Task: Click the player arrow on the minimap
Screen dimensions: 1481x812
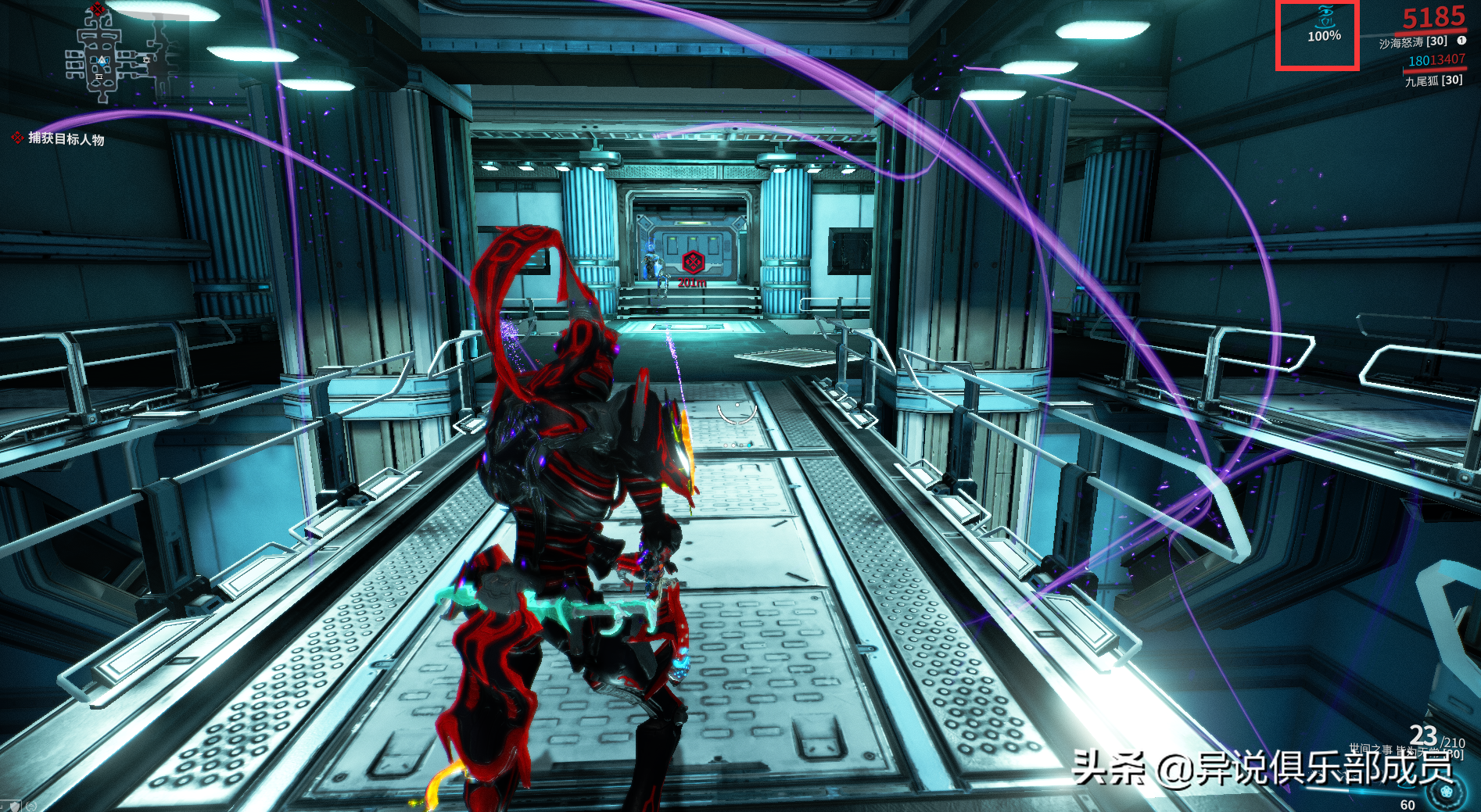Action: (102, 60)
